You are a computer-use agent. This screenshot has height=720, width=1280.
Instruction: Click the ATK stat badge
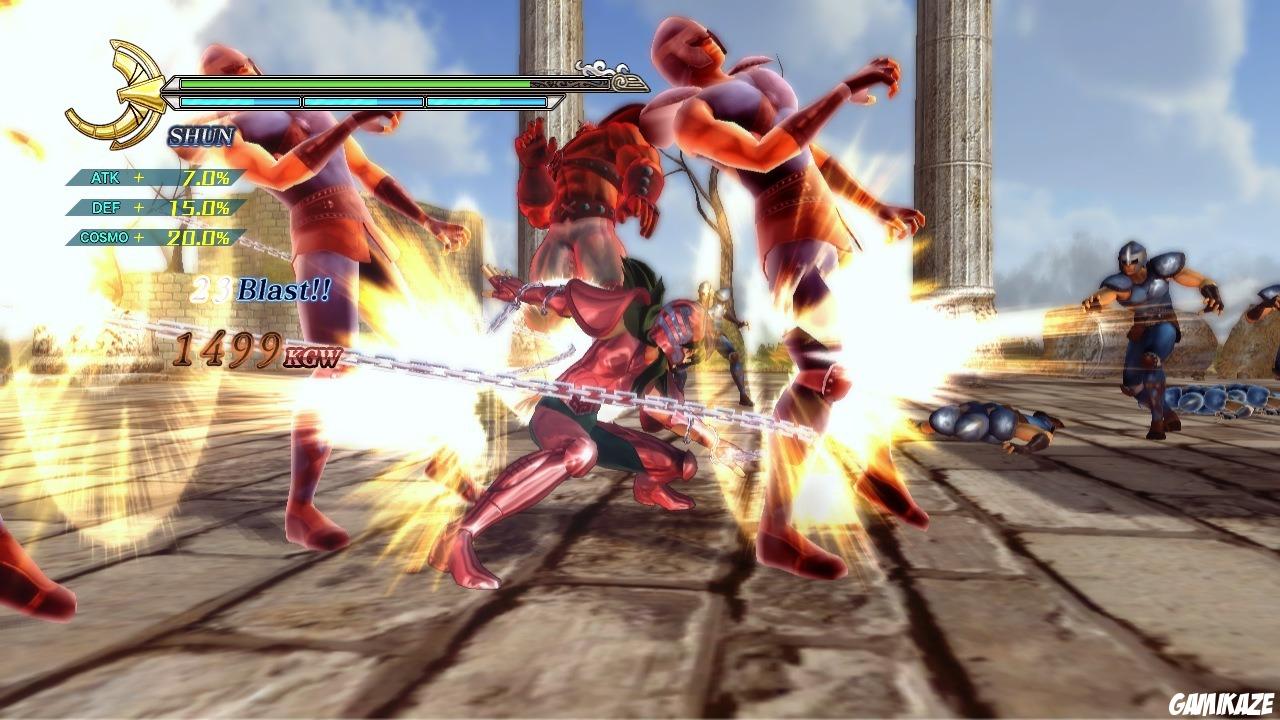click(x=105, y=178)
